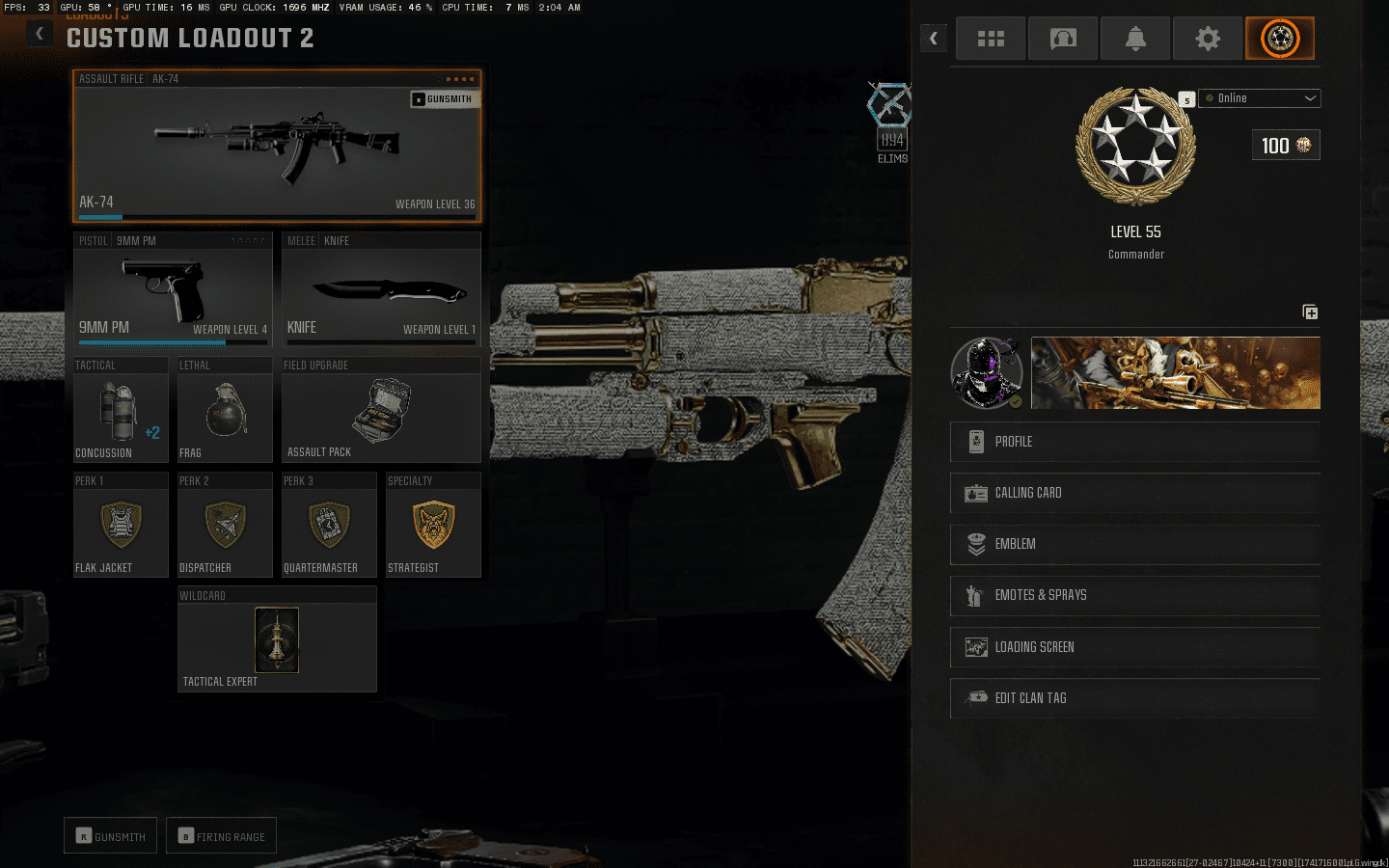The height and width of the screenshot is (868, 1389).
Task: Collapse the right panel with the left chevron
Action: coord(933,38)
